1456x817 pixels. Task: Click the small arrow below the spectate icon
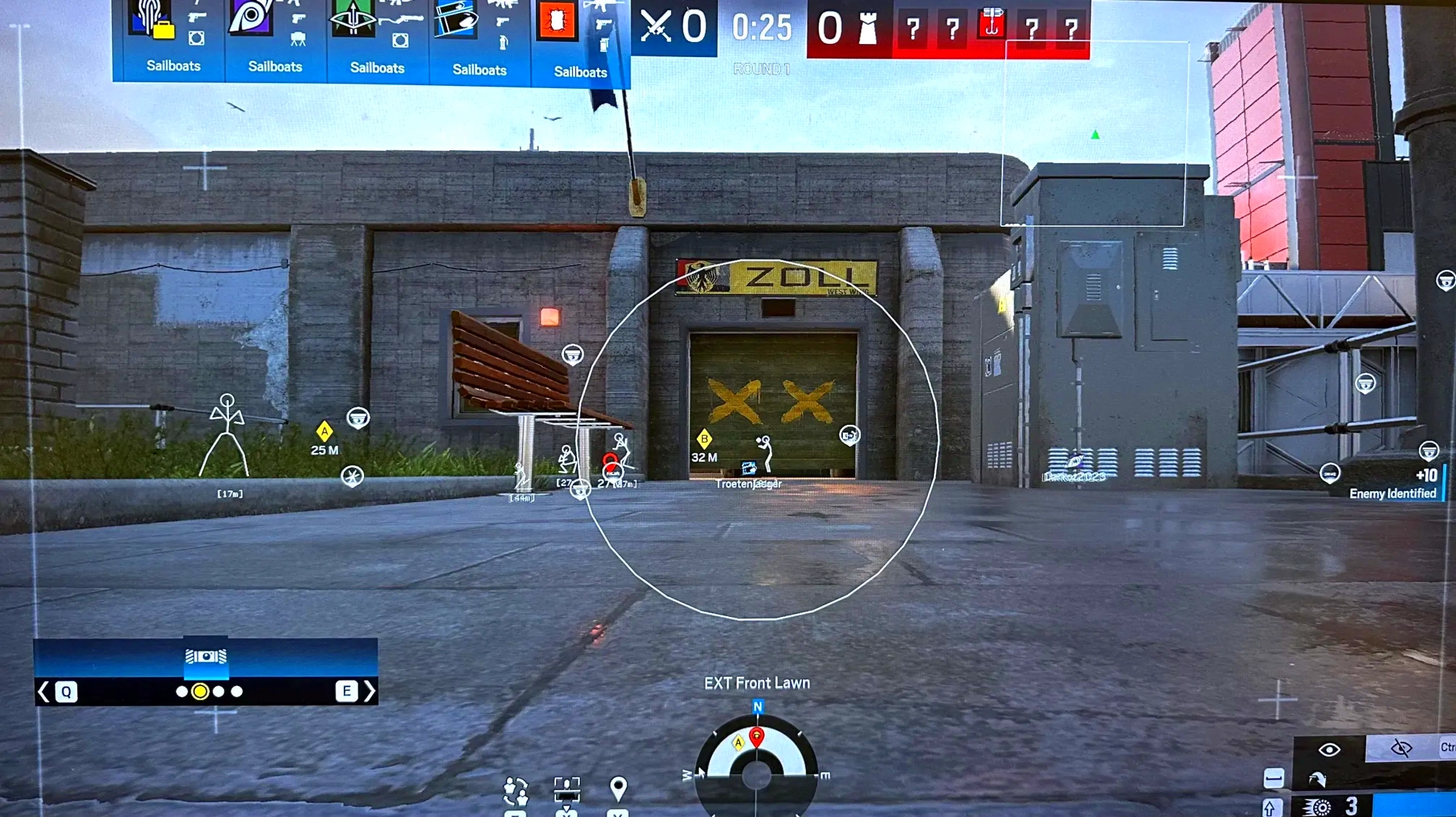pos(566,808)
